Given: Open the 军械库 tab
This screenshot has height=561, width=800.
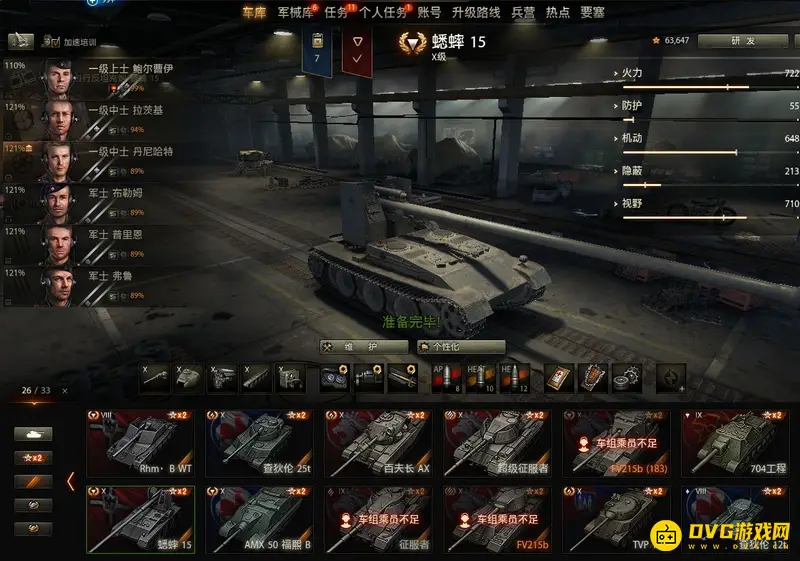Looking at the screenshot, I should click(x=293, y=12).
